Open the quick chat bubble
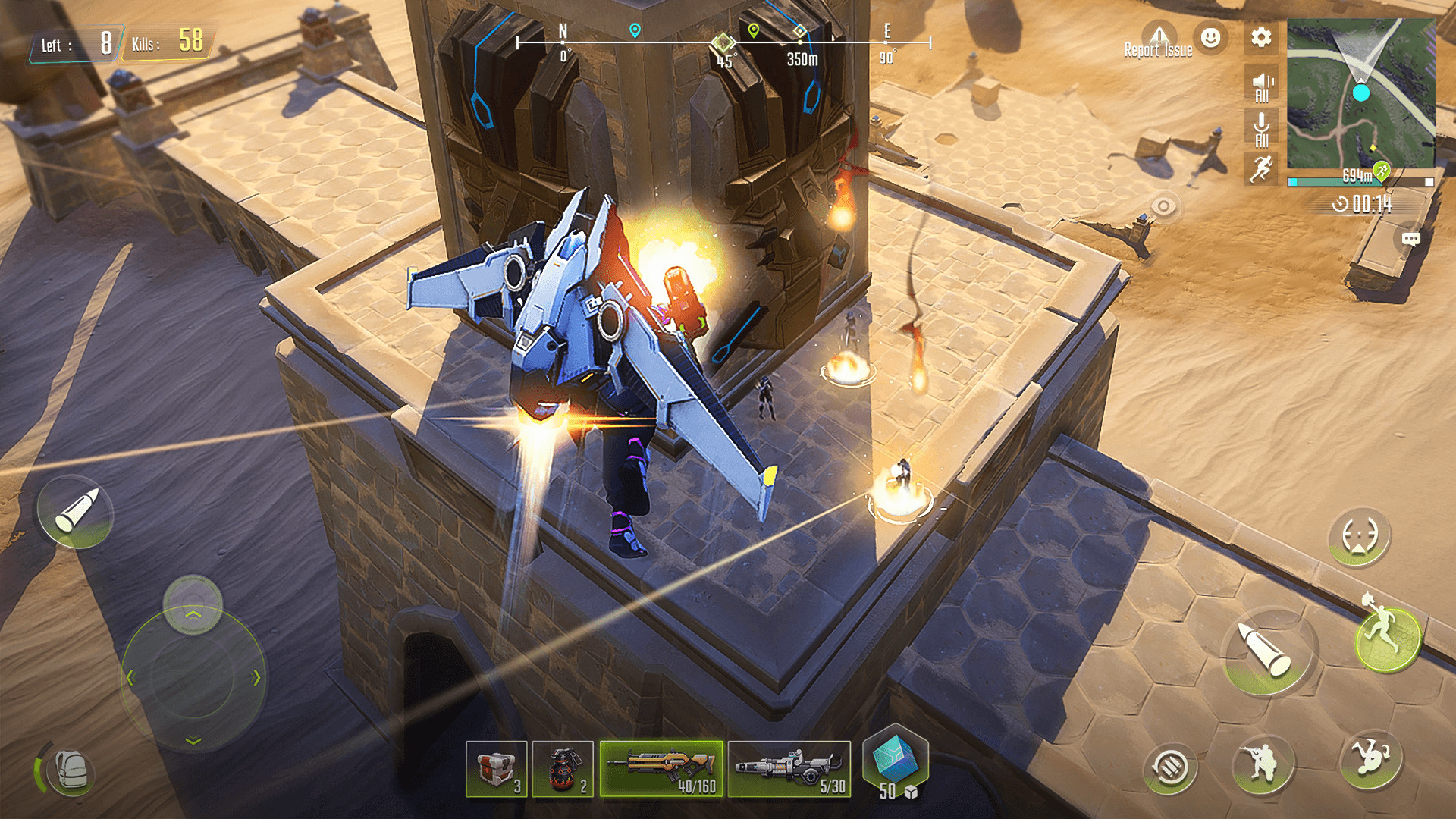 (1410, 240)
